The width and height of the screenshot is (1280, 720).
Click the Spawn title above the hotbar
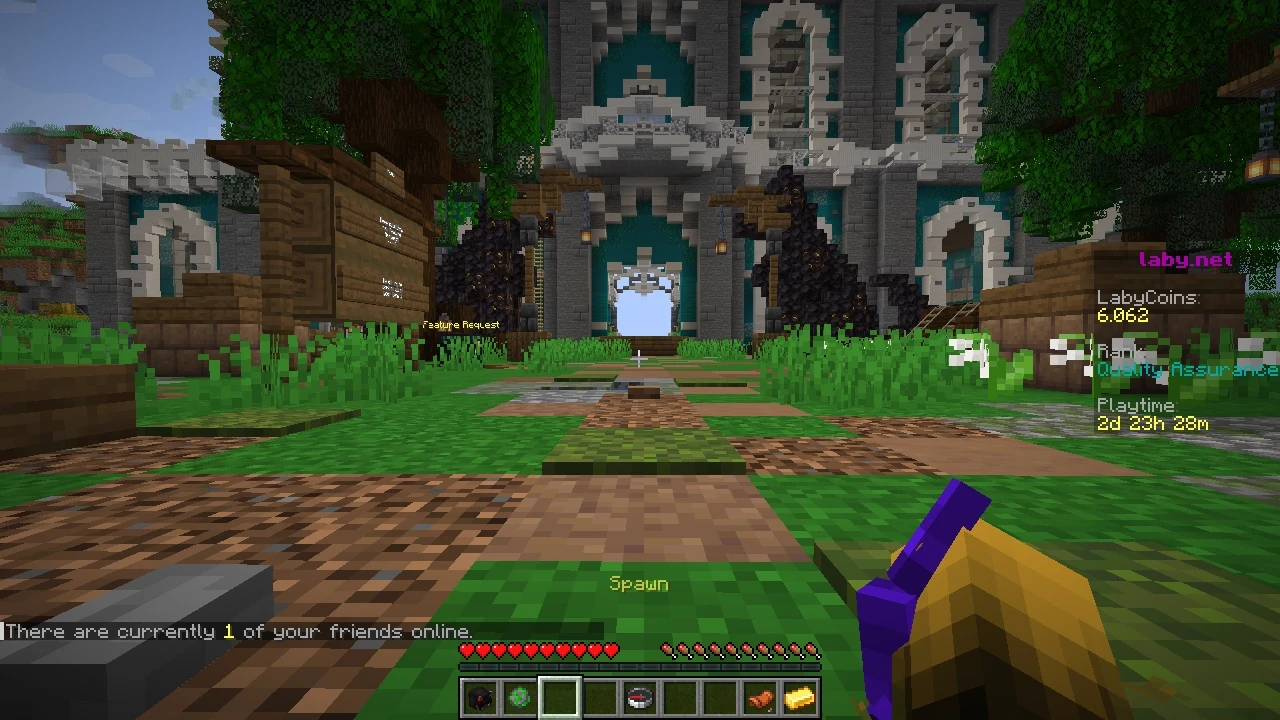tap(639, 583)
